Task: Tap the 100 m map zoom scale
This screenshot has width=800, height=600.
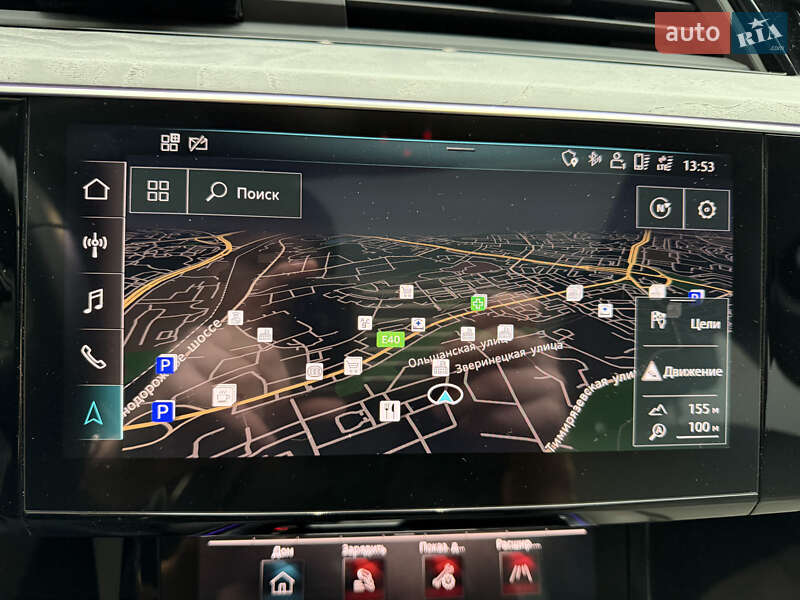Action: pos(682,428)
